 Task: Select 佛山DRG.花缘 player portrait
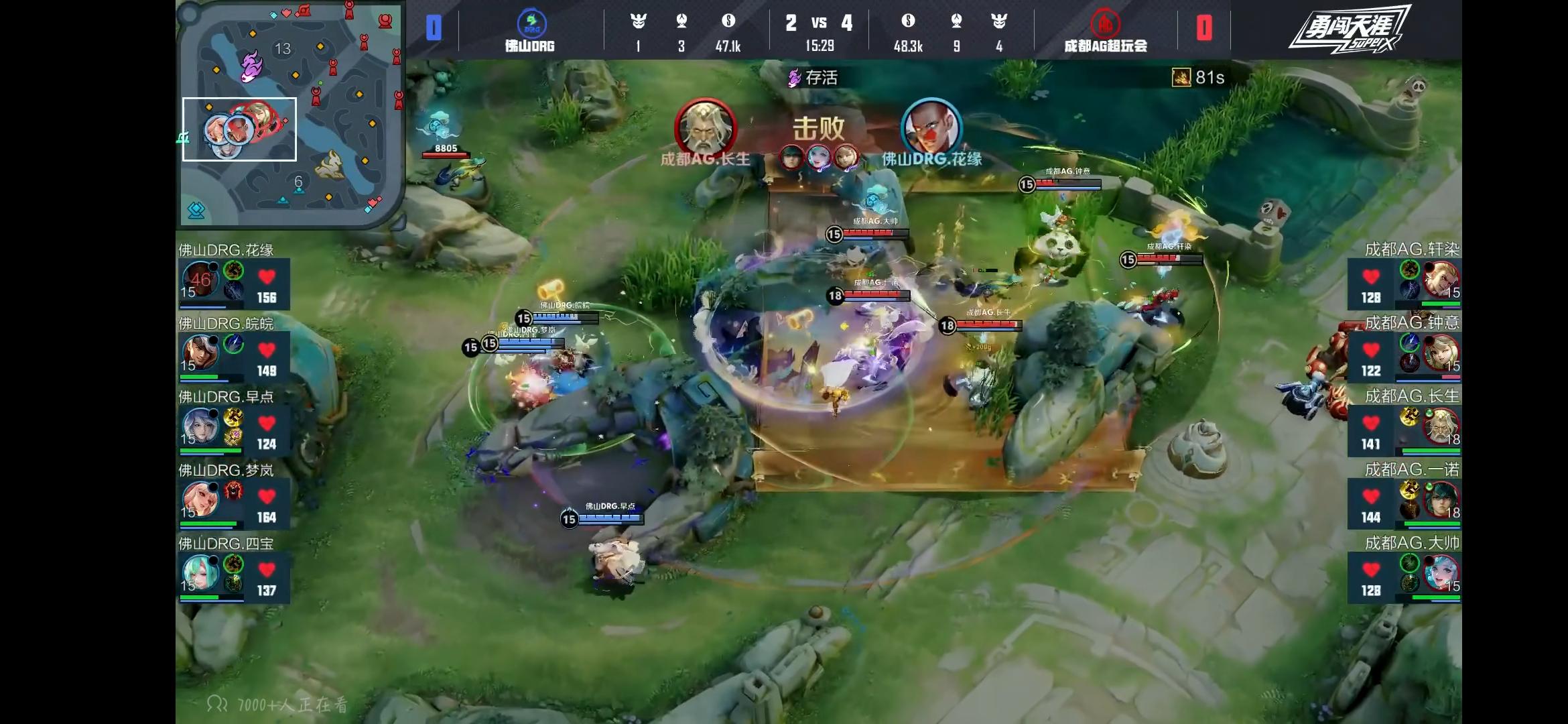click(200, 279)
